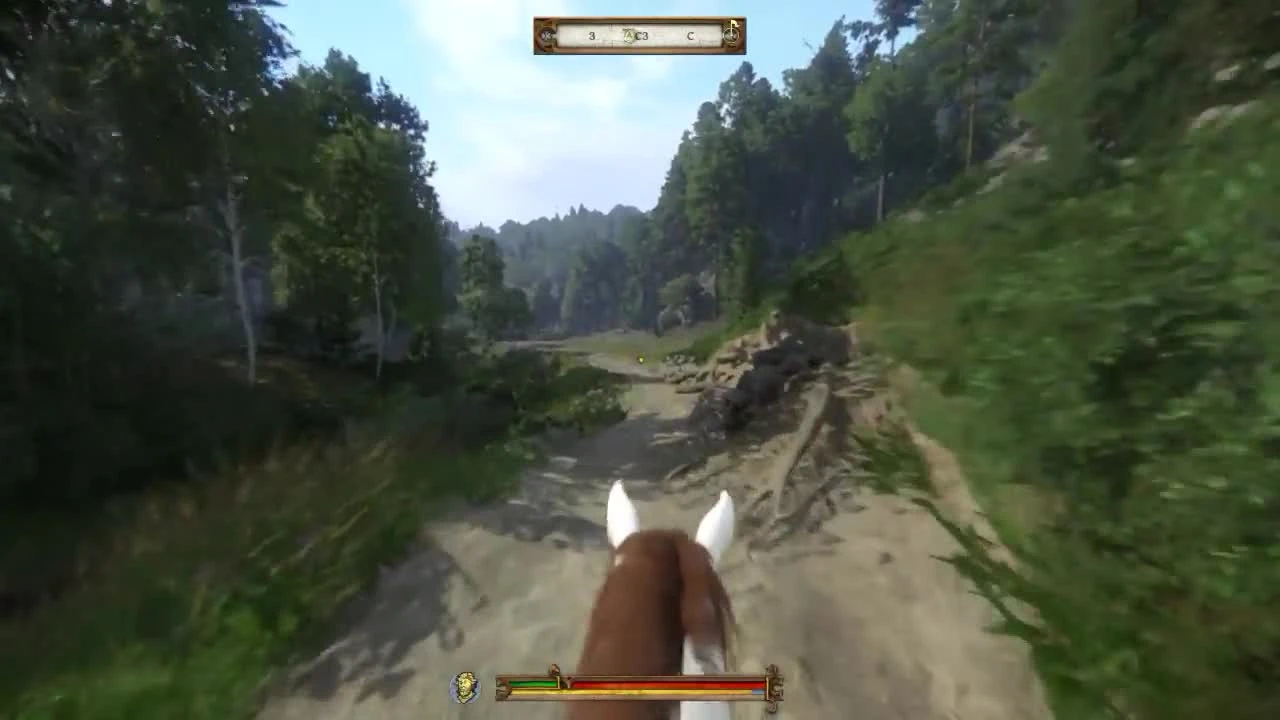Click the ornate medallion on the compass left end
The image size is (1280, 720).
tap(548, 35)
